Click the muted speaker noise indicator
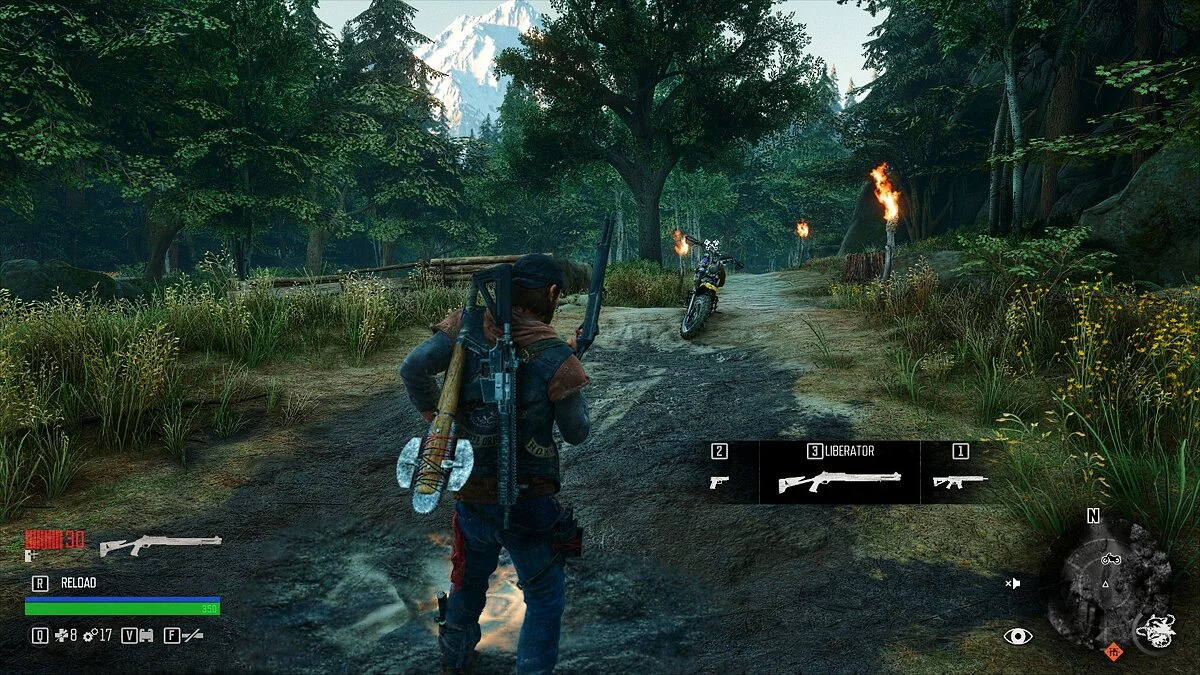 click(x=1013, y=583)
